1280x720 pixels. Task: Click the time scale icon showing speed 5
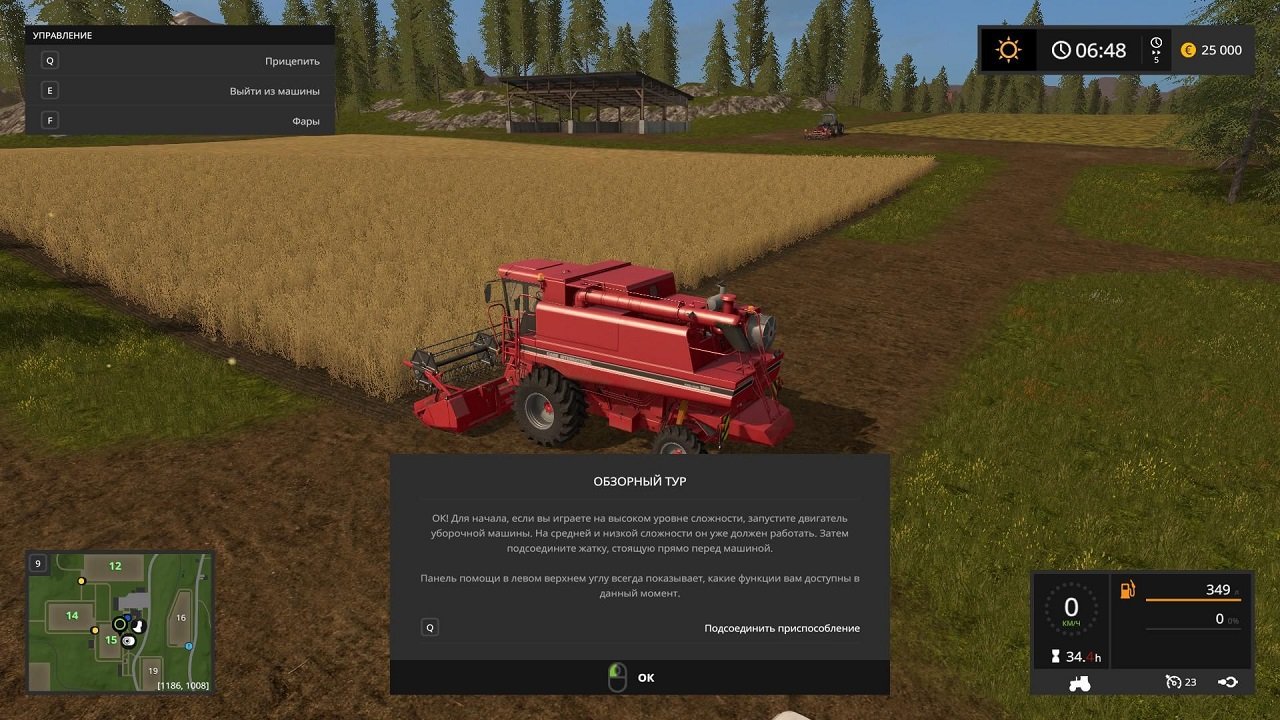coord(1155,48)
